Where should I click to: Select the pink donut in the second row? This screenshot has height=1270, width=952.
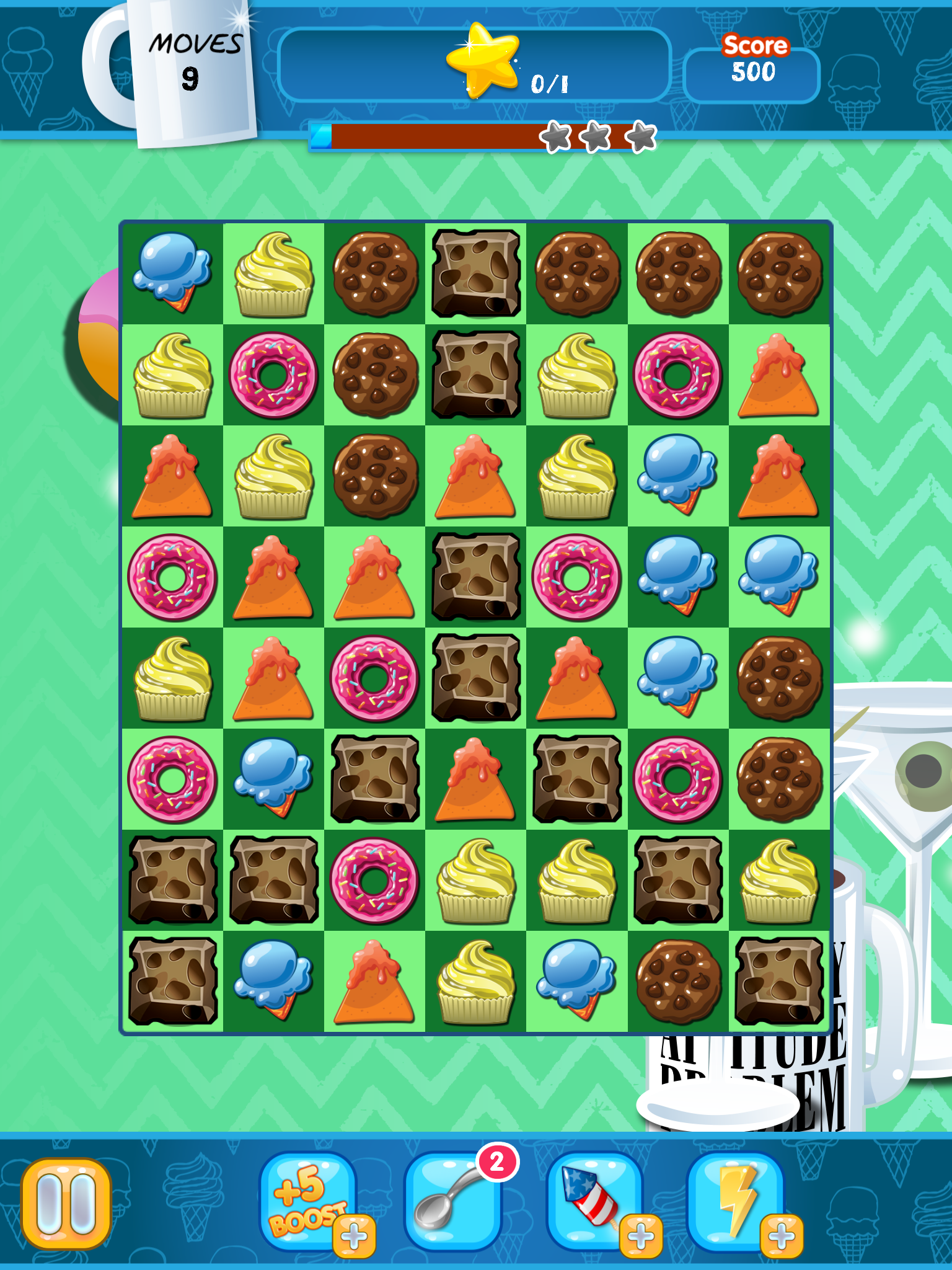point(273,375)
